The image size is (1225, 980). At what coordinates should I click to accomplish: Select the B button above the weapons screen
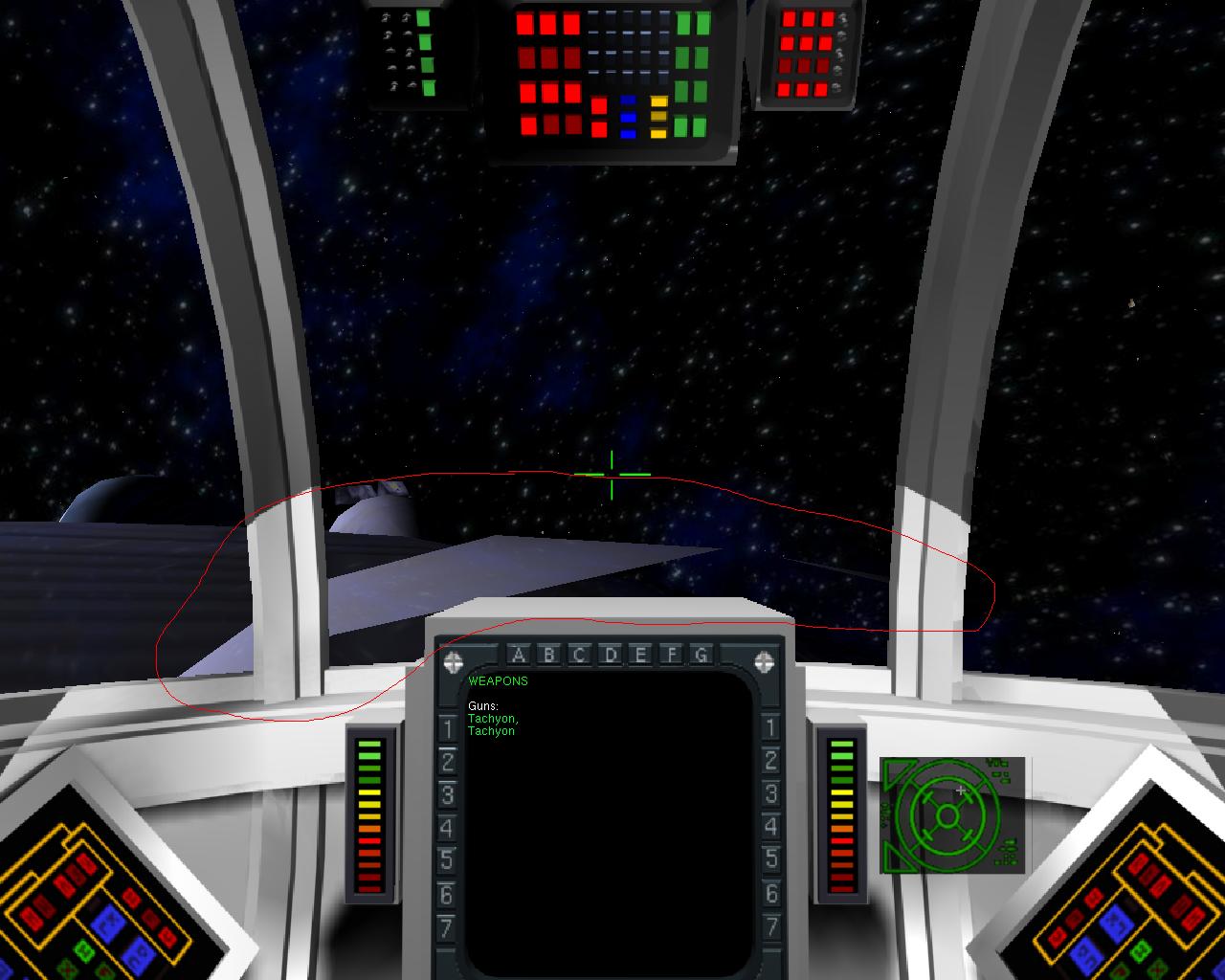point(548,656)
